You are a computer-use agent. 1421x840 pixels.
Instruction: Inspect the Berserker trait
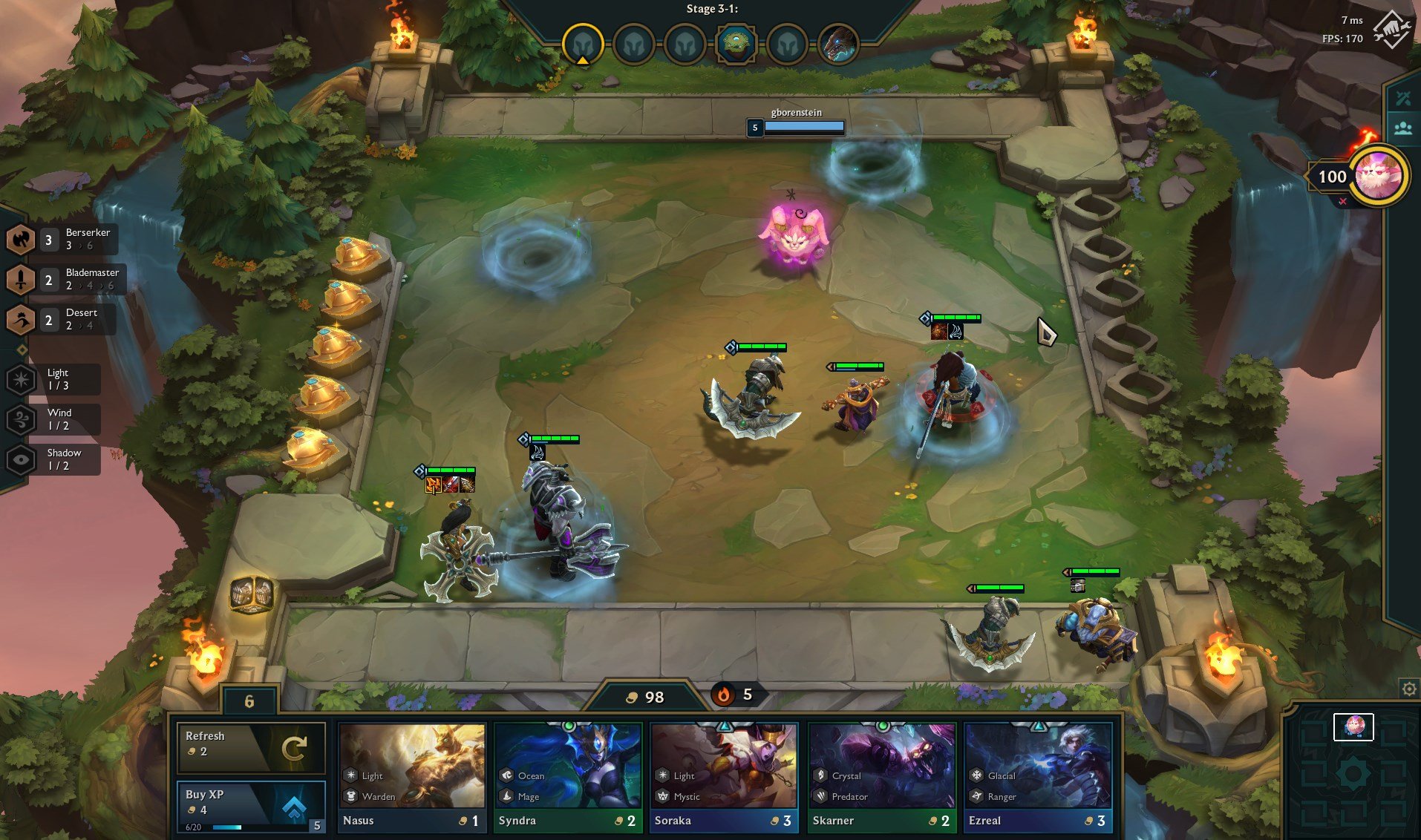point(61,239)
